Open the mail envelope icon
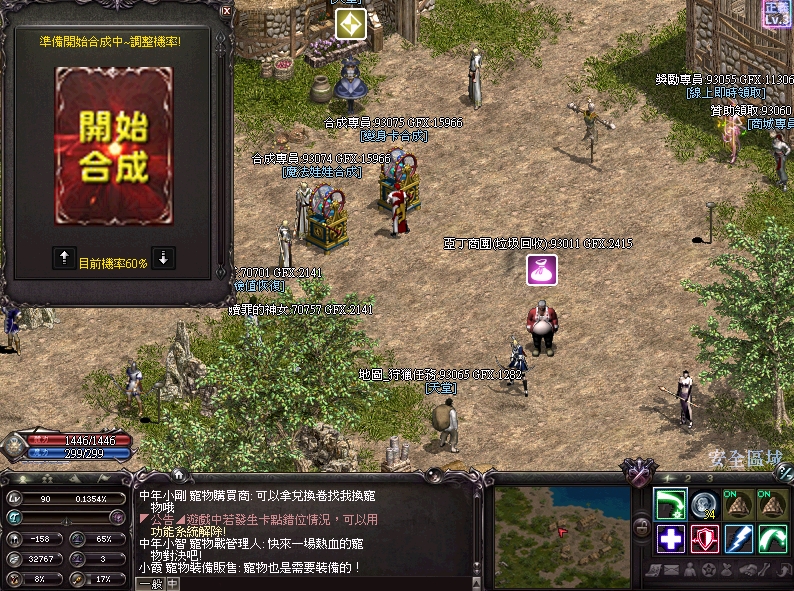This screenshot has width=794, height=591. (673, 571)
